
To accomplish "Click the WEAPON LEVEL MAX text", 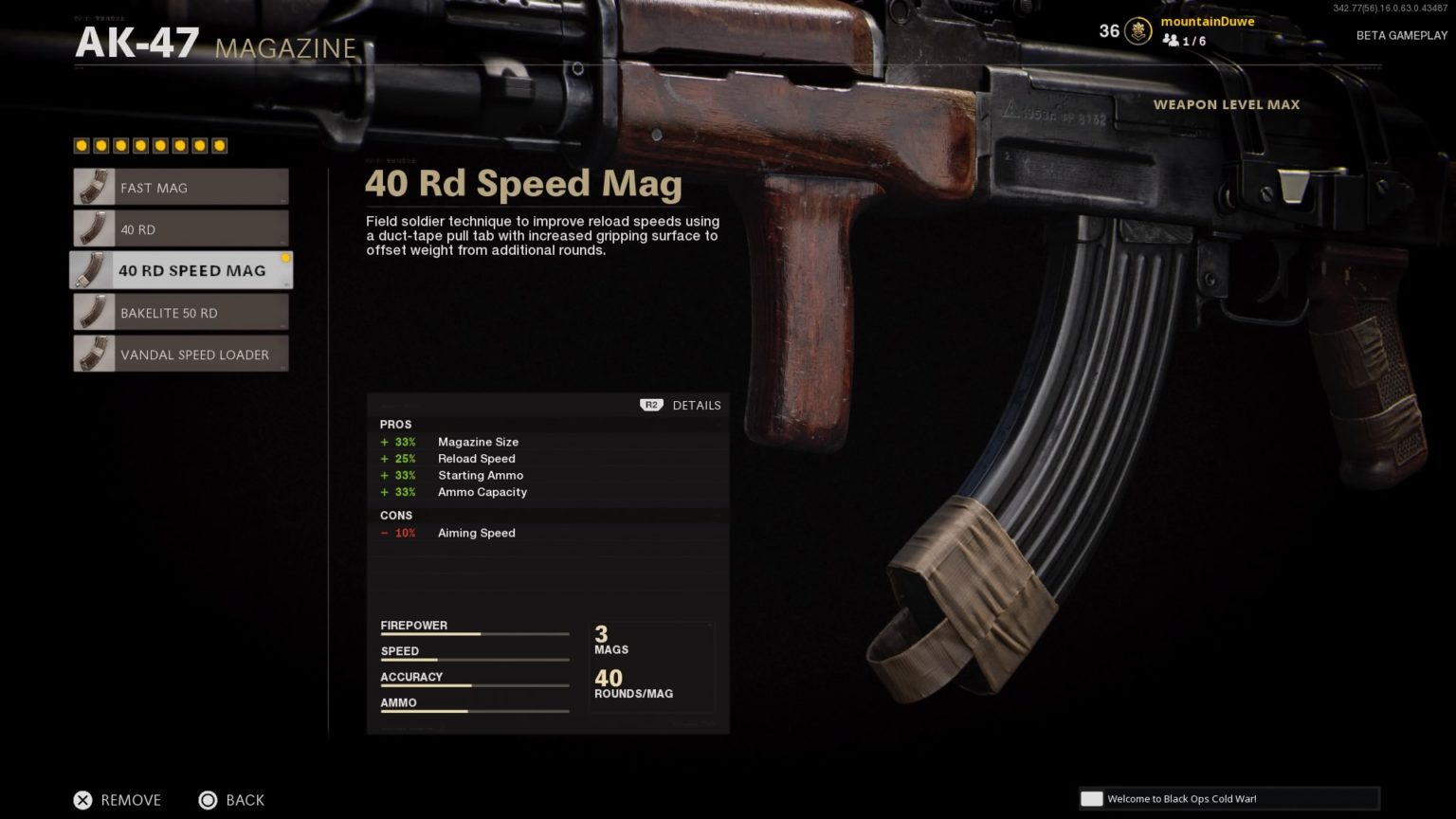I will point(1226,104).
